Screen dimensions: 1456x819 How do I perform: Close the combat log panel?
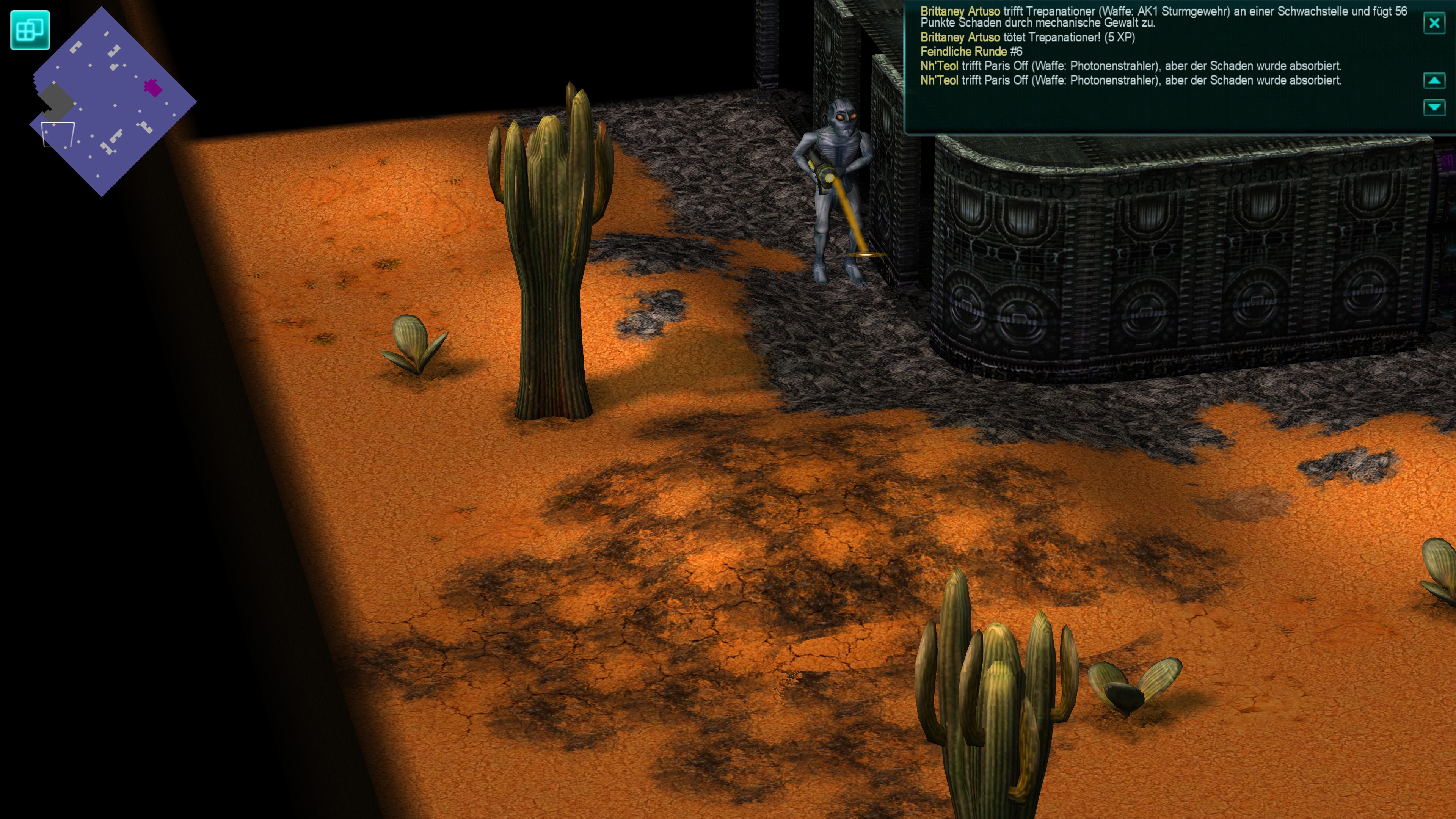pyautogui.click(x=1434, y=23)
